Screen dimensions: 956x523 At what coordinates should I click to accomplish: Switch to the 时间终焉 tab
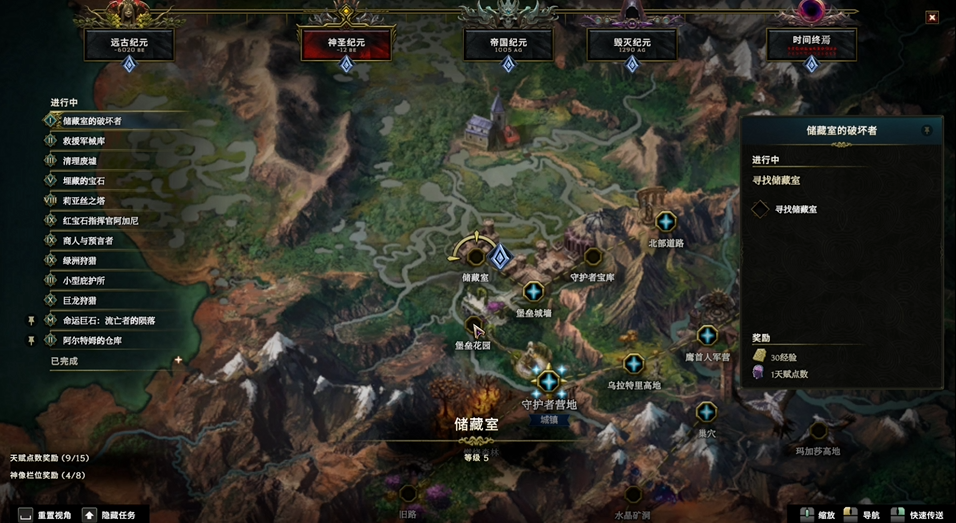(811, 44)
